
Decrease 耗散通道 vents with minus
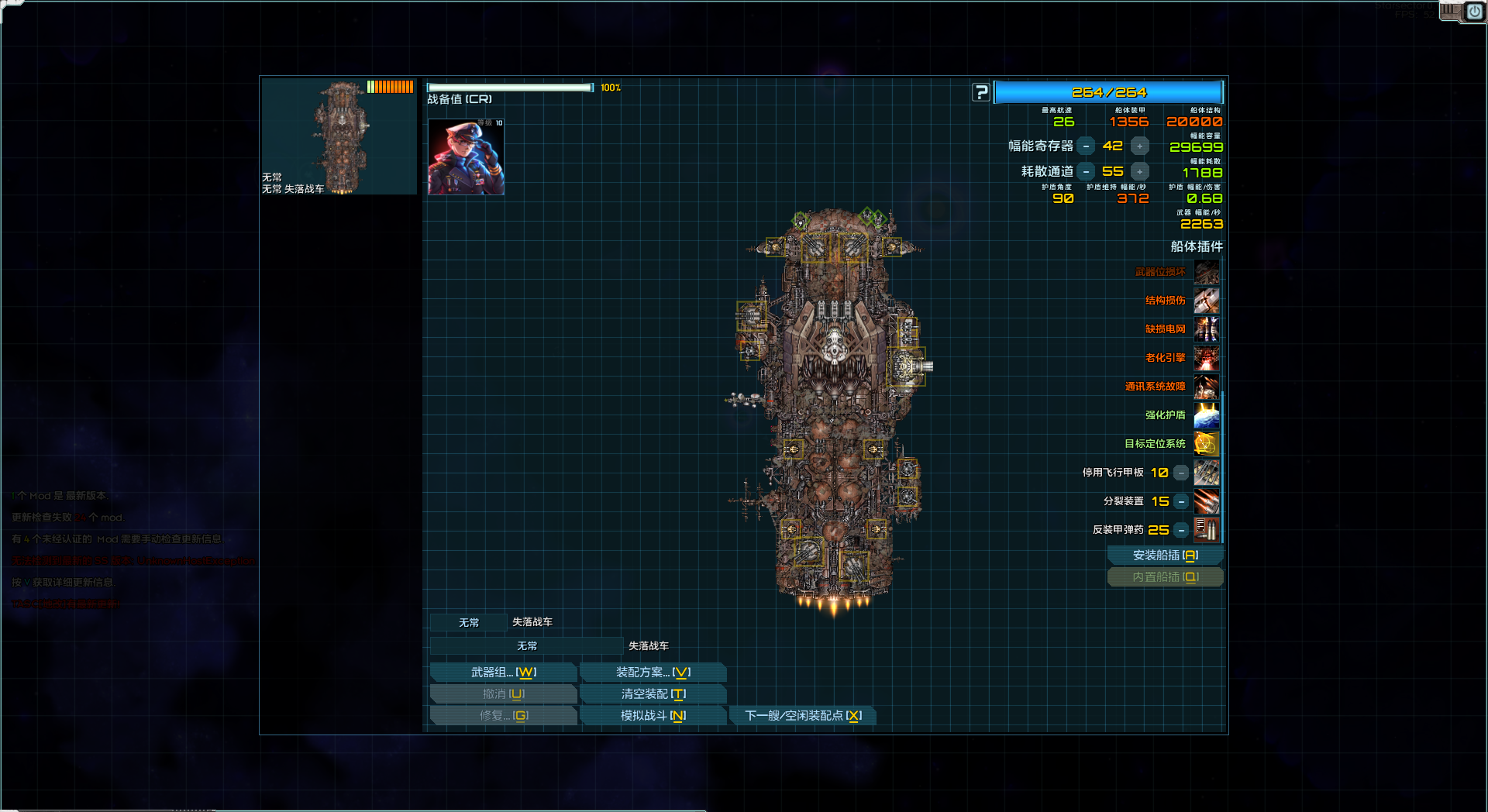coord(1087,171)
